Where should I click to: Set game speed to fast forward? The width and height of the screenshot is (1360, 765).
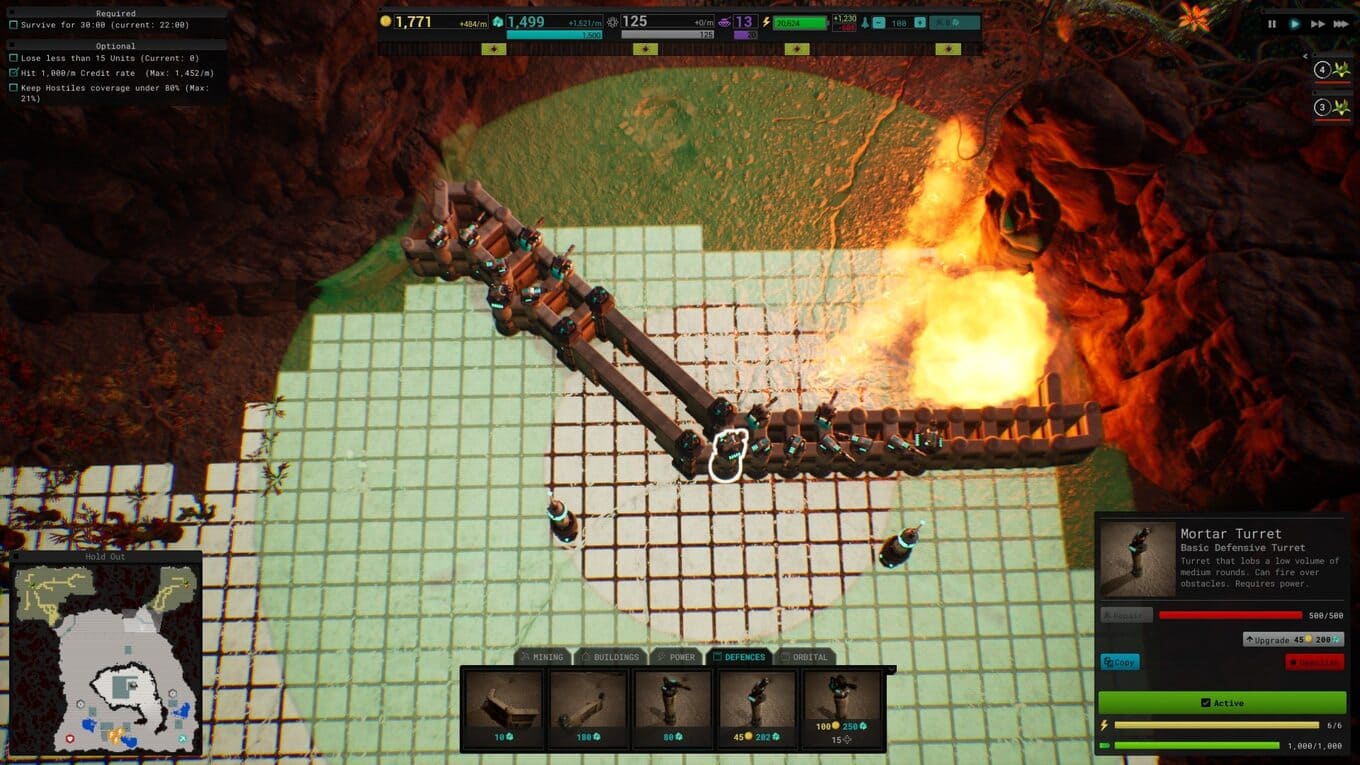pyautogui.click(x=1318, y=24)
